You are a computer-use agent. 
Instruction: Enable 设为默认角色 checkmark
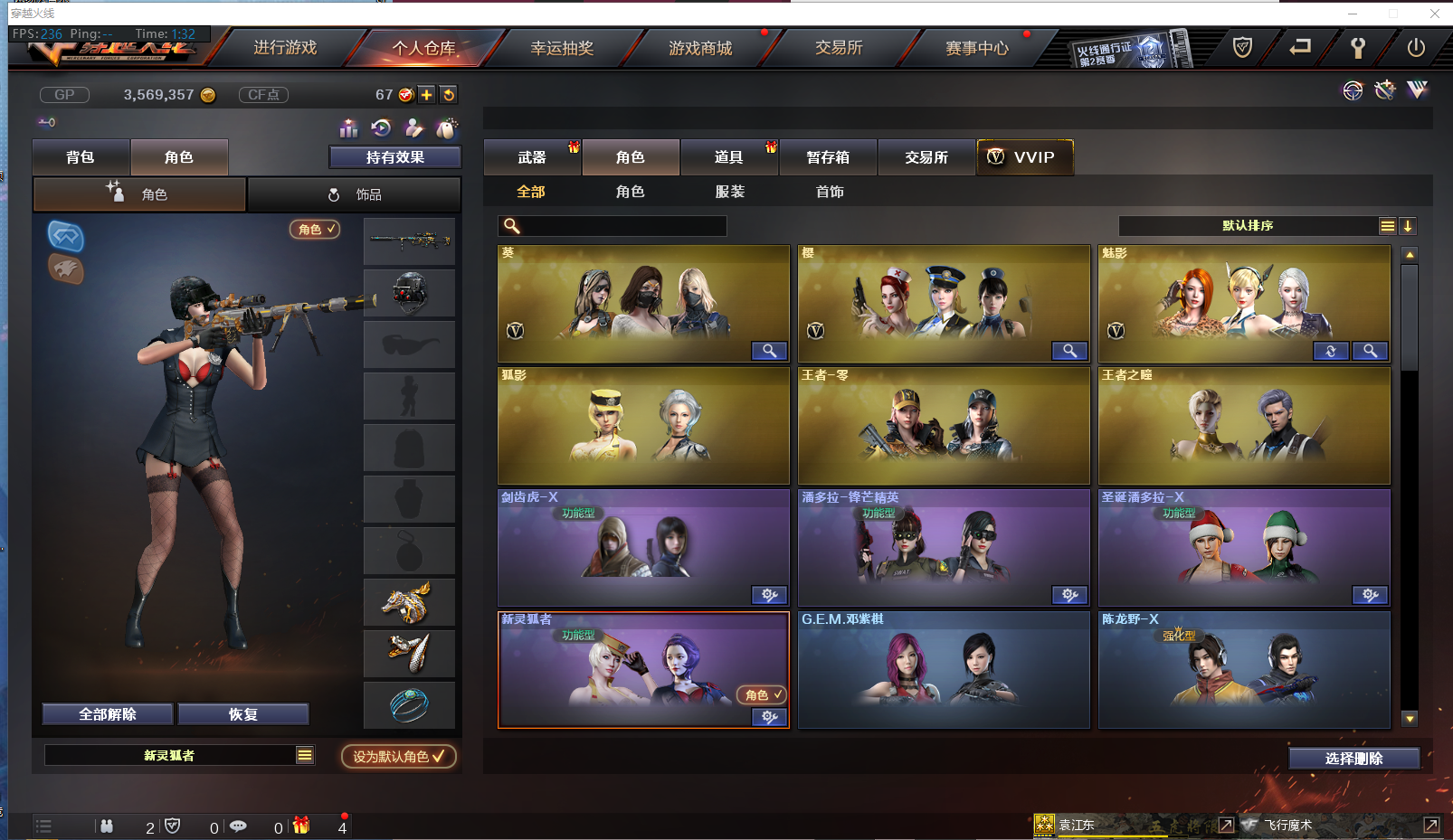(x=398, y=757)
